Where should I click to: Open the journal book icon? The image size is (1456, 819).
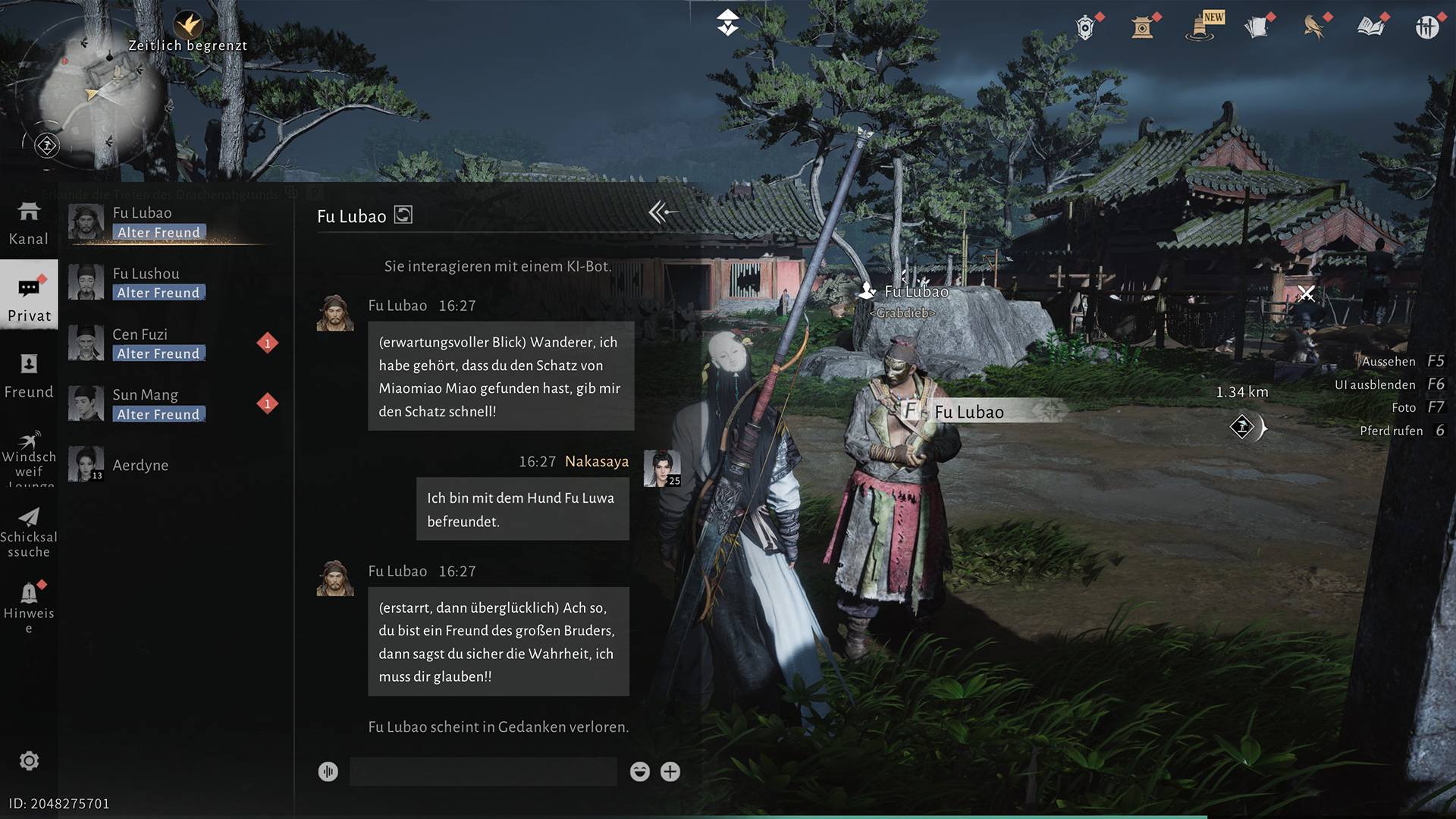pyautogui.click(x=1370, y=27)
